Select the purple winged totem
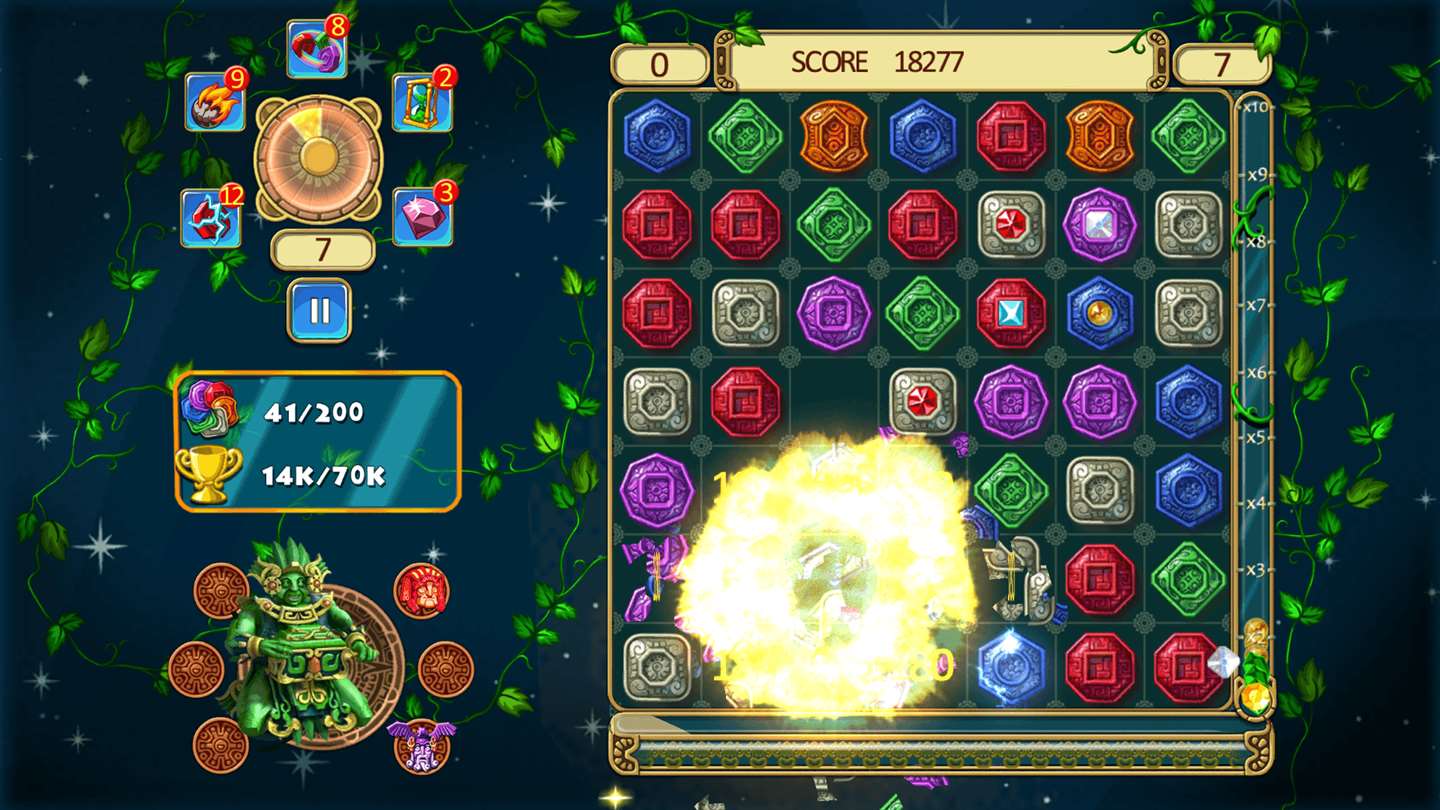The width and height of the screenshot is (1440, 810). [421, 744]
